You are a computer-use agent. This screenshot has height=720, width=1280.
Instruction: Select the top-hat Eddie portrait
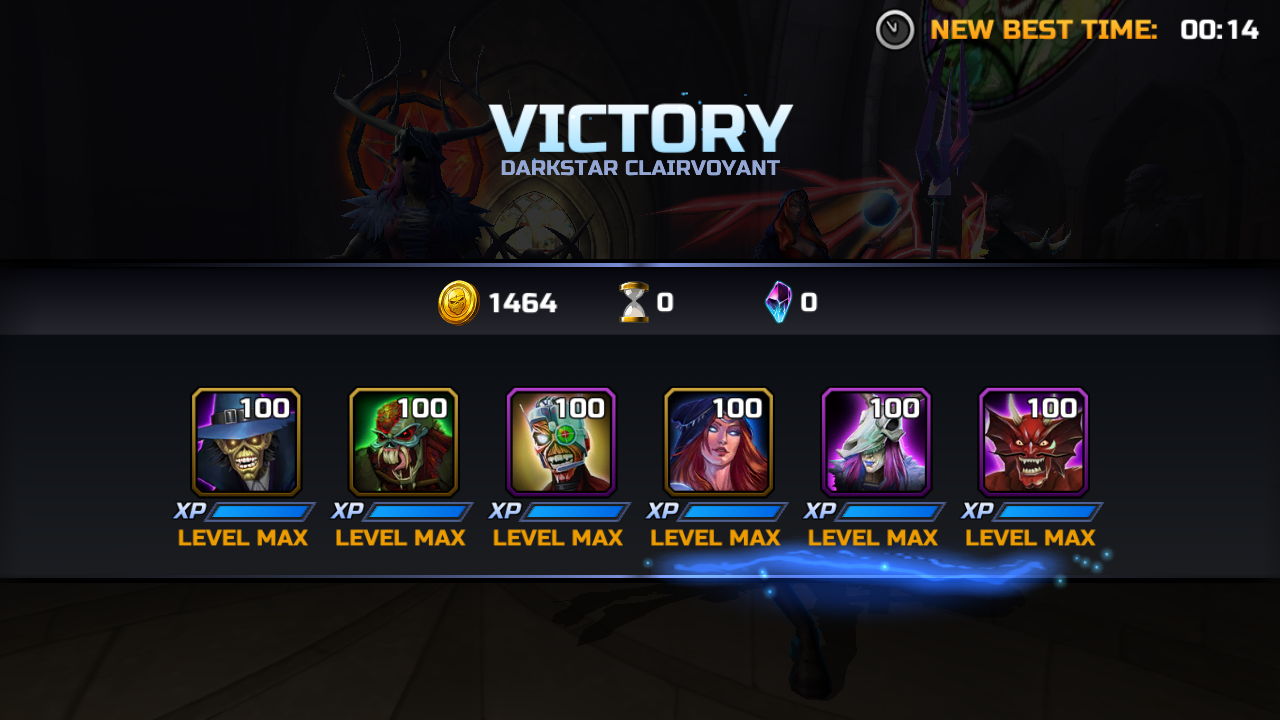(246, 442)
